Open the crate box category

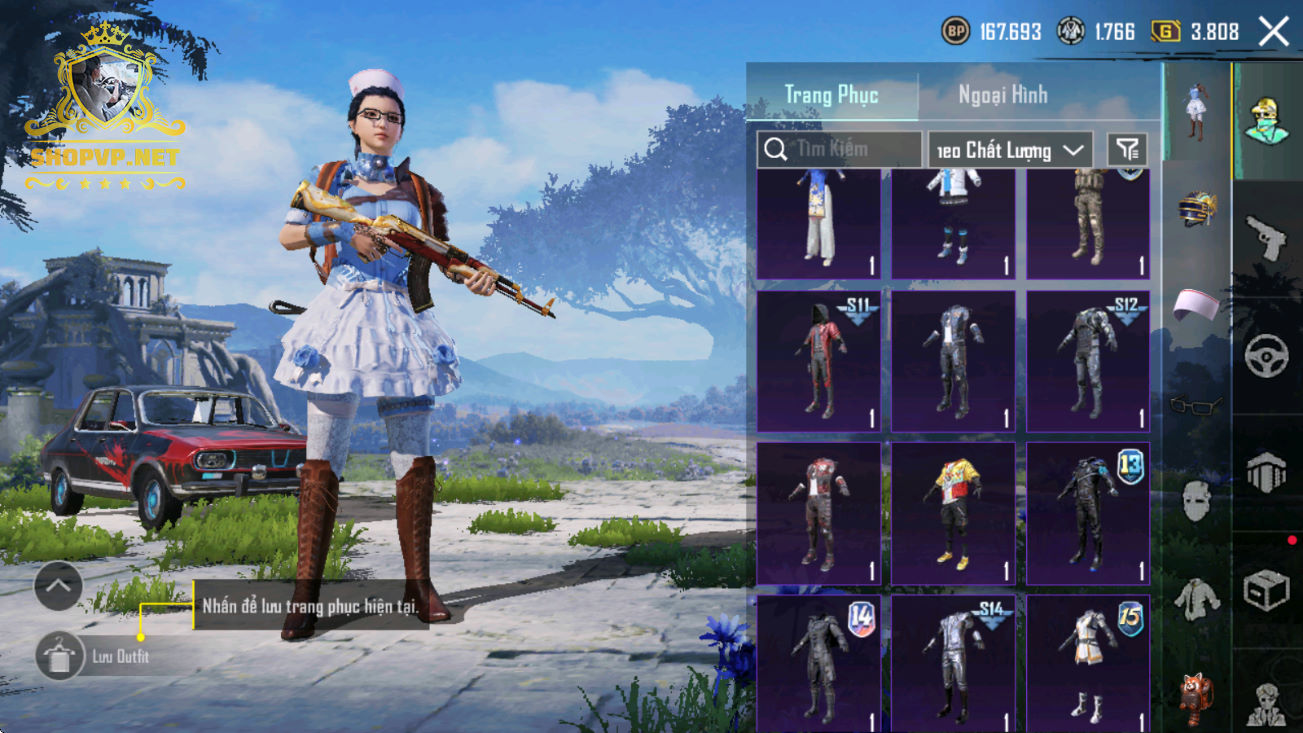click(x=1266, y=590)
